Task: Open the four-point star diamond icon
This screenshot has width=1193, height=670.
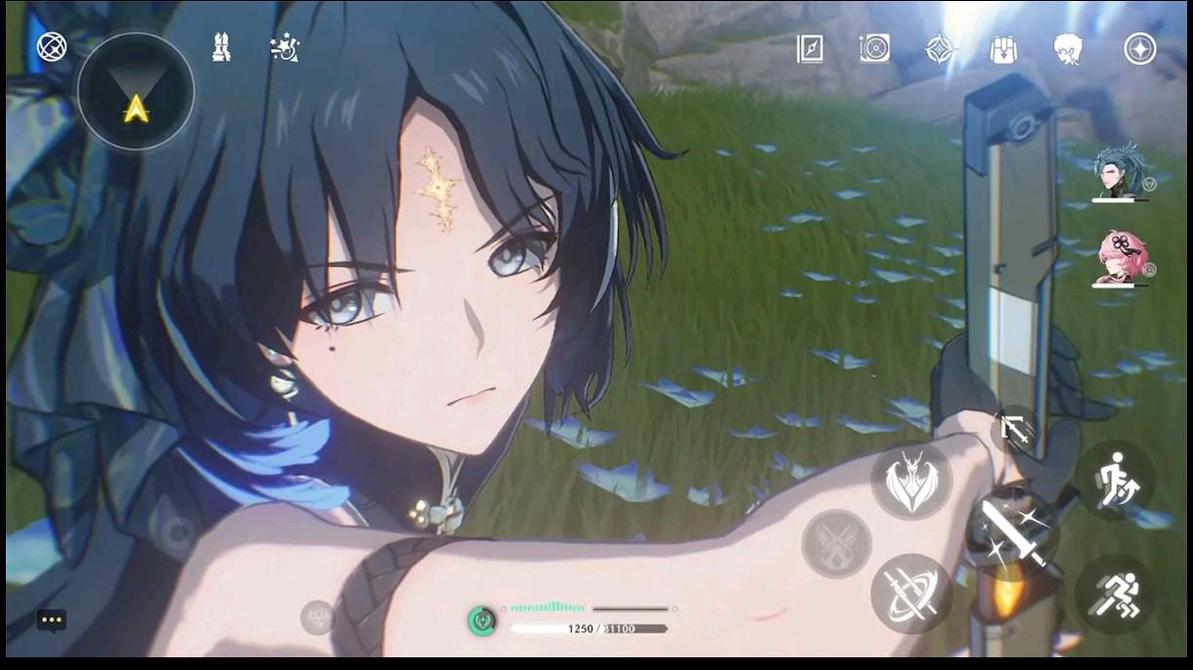Action: click(x=939, y=49)
